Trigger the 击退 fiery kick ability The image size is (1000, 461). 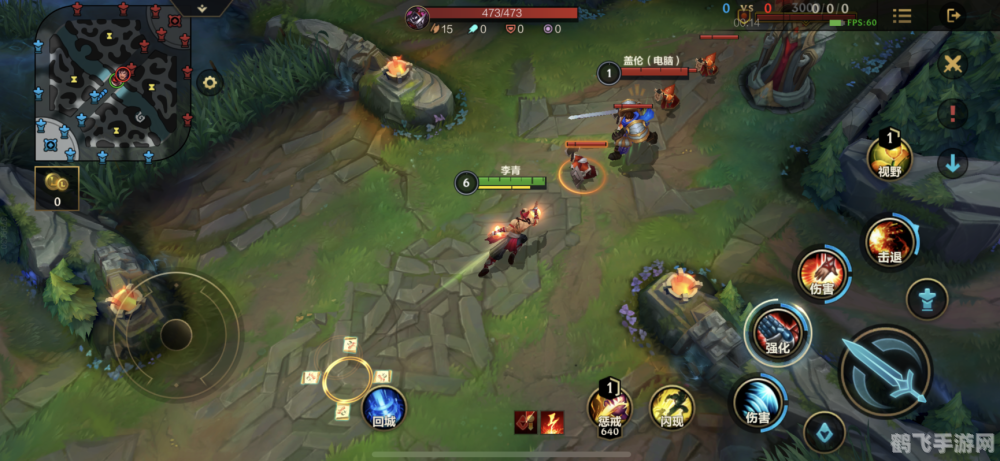click(x=889, y=243)
